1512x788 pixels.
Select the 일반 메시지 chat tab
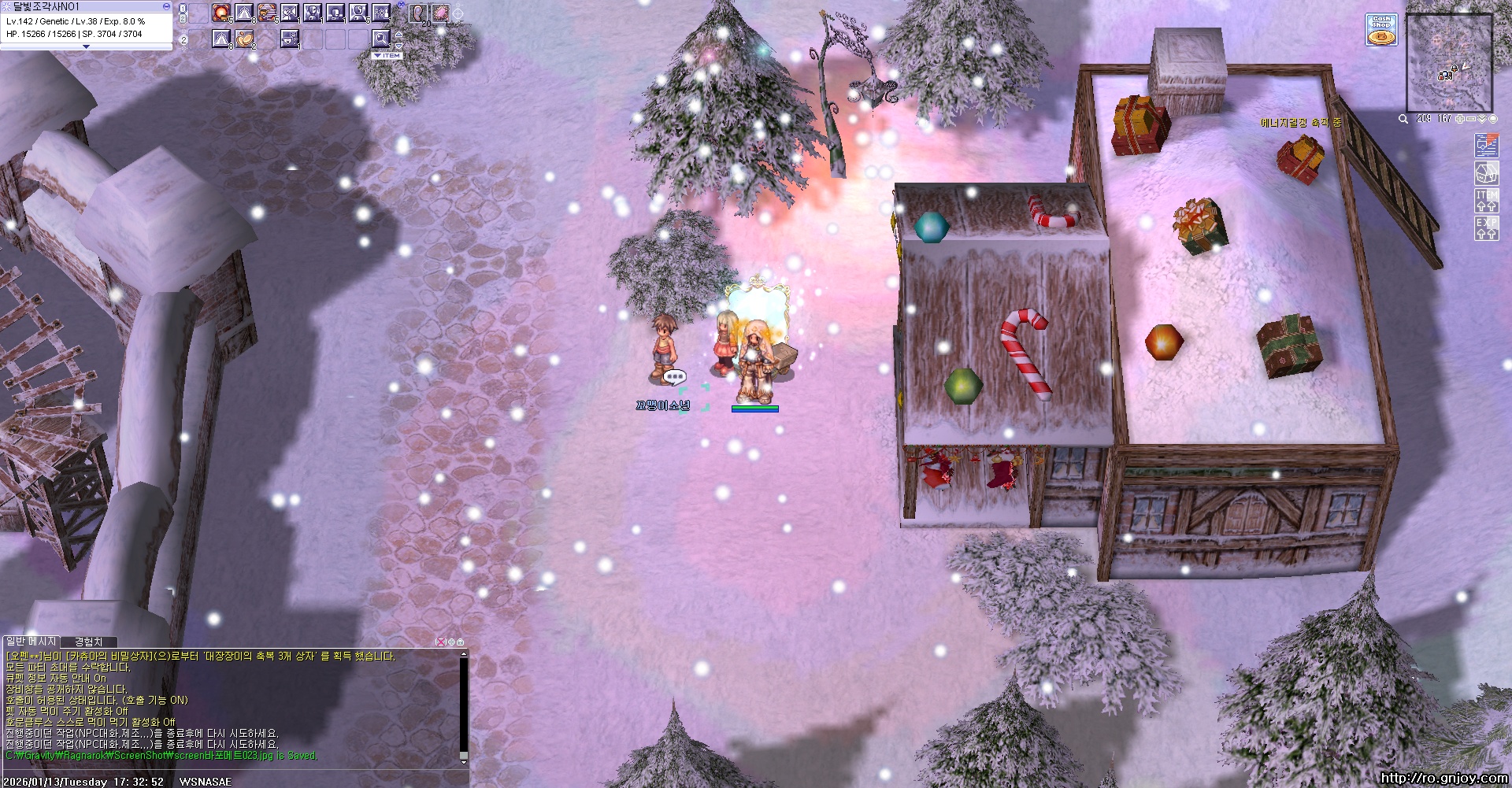31,642
